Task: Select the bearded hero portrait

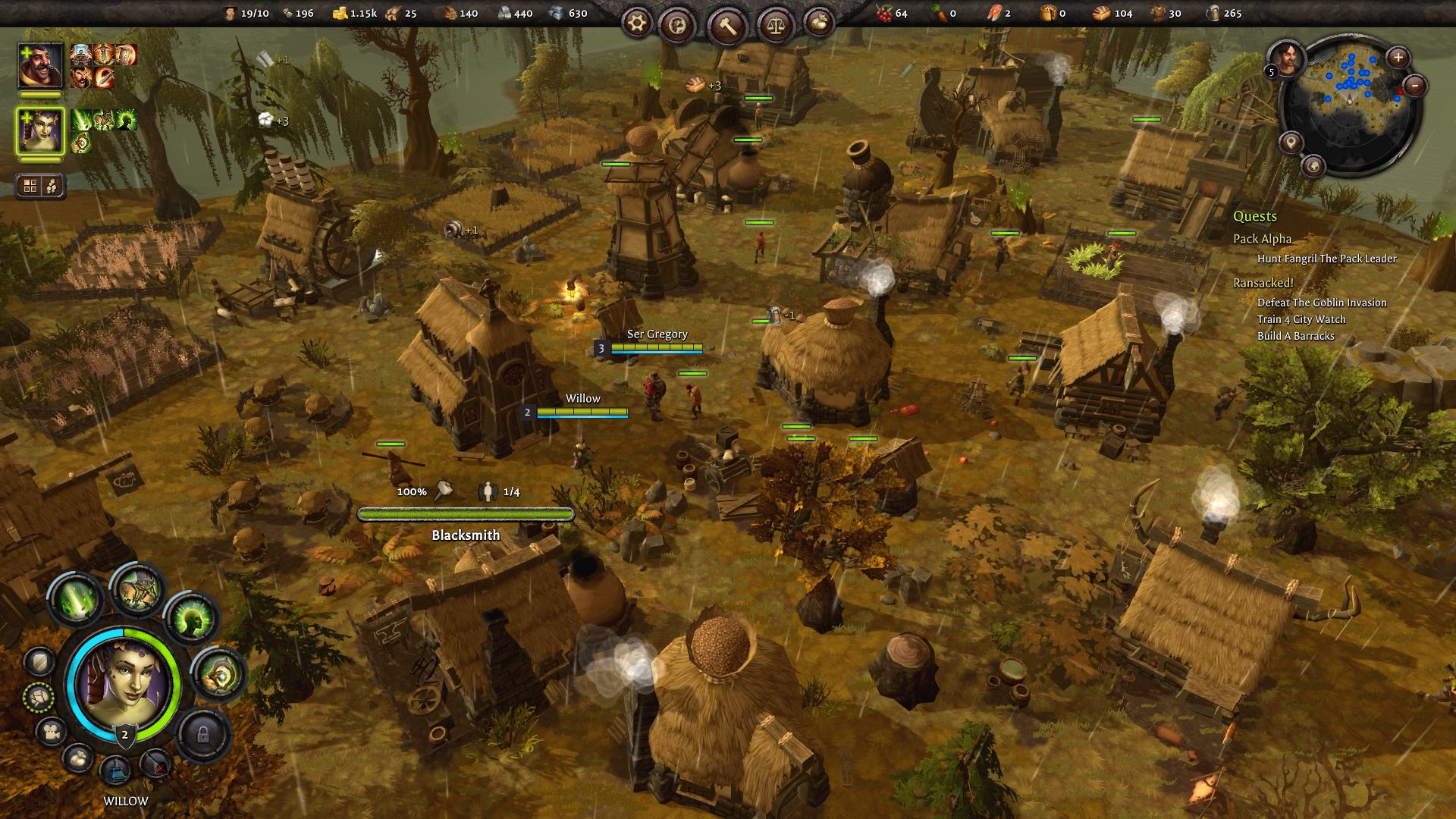Action: pyautogui.click(x=40, y=66)
